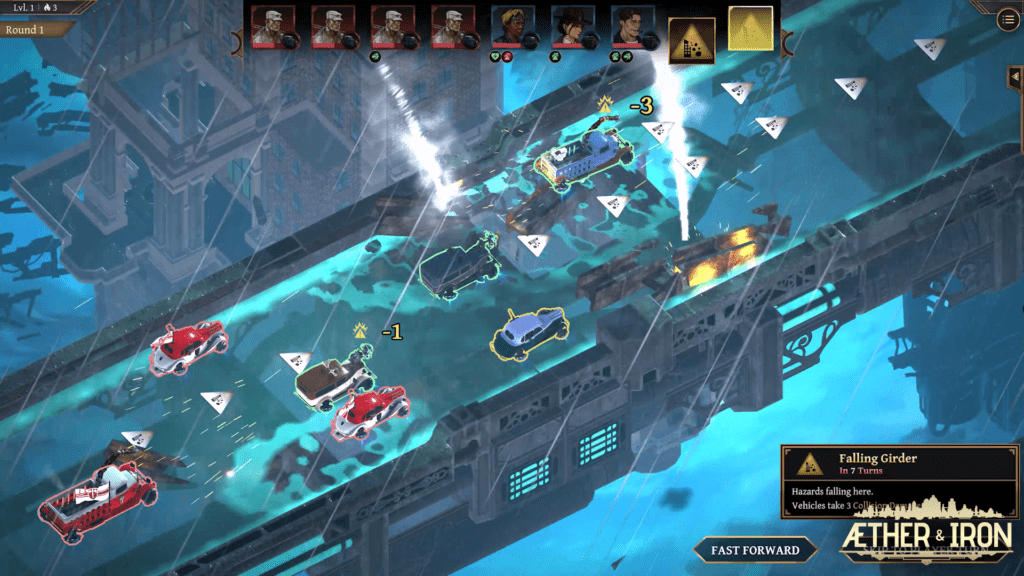Click the Fast Forward button

point(755,549)
